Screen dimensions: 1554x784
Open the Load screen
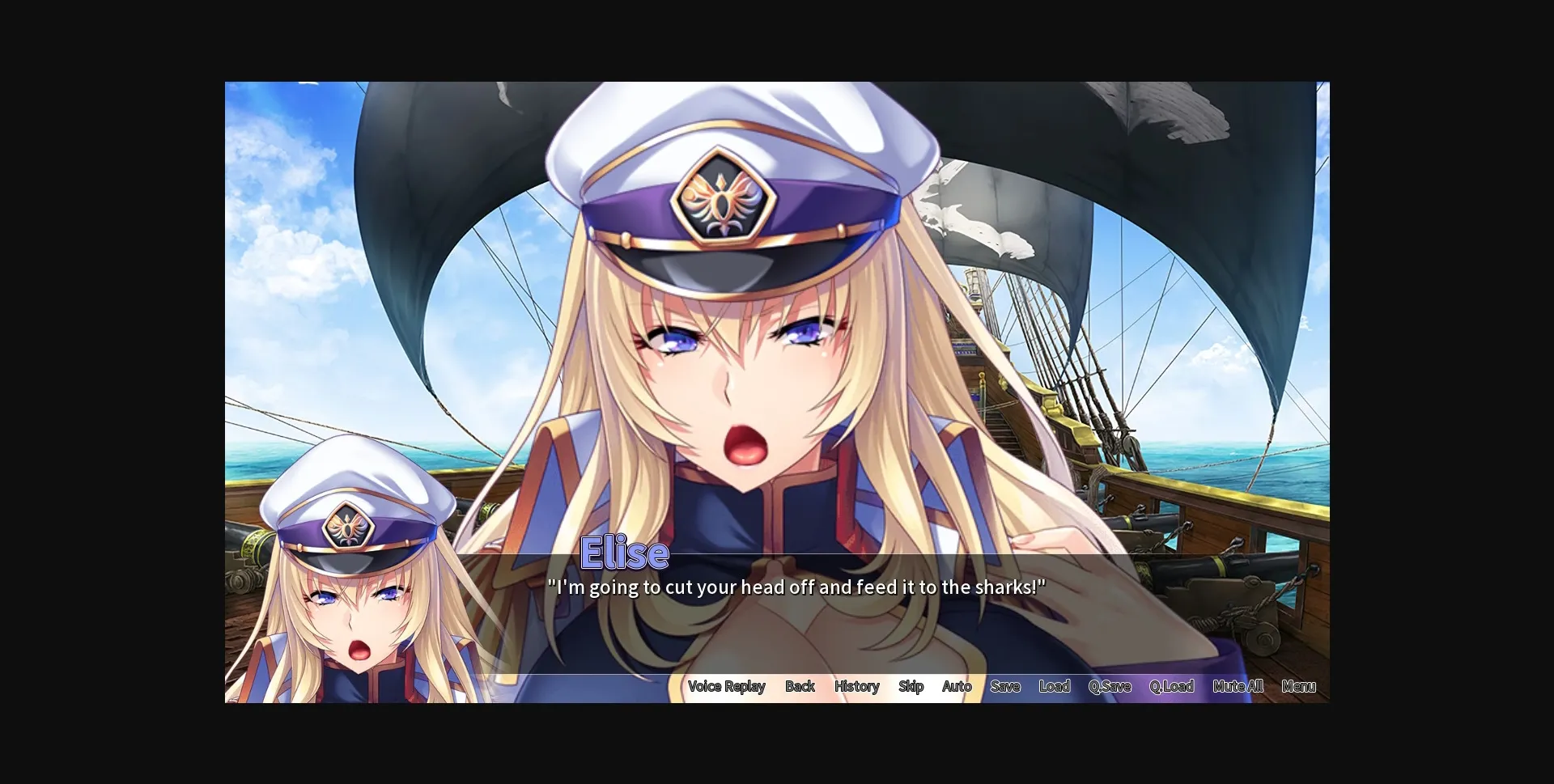coord(1054,686)
